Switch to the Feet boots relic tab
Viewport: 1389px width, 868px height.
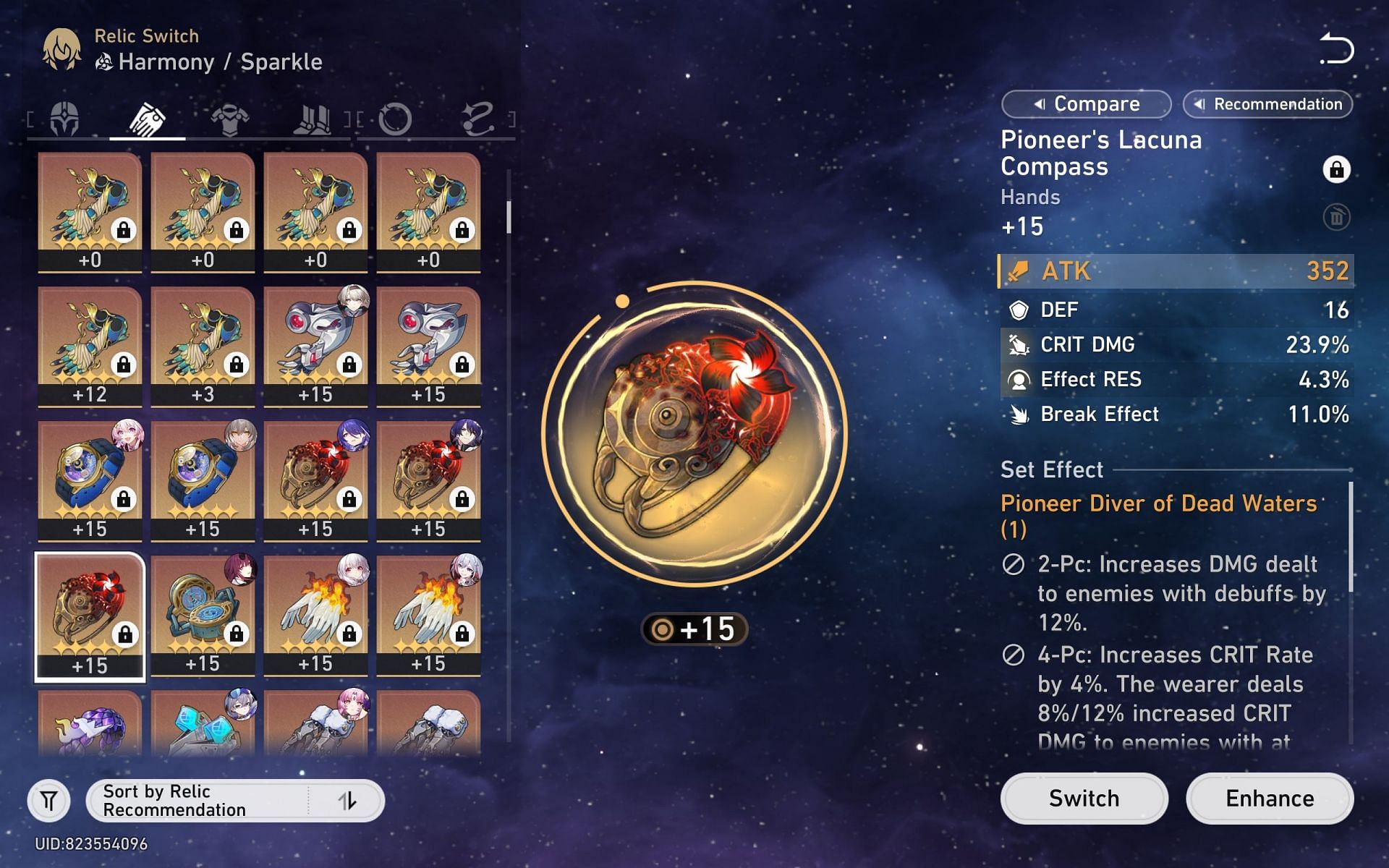pyautogui.click(x=313, y=119)
